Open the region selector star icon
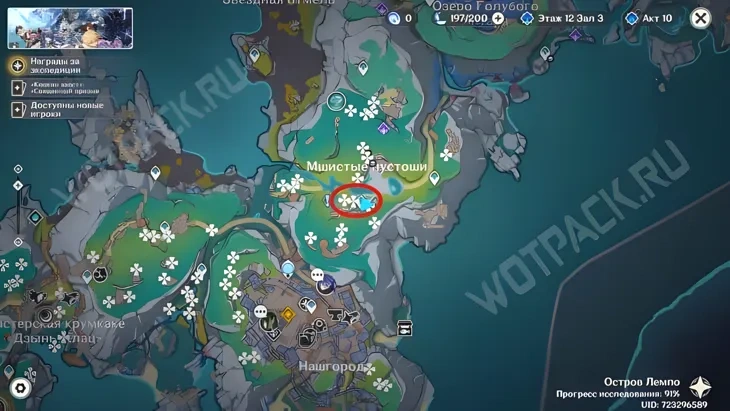The width and height of the screenshot is (730, 411). coord(700,388)
